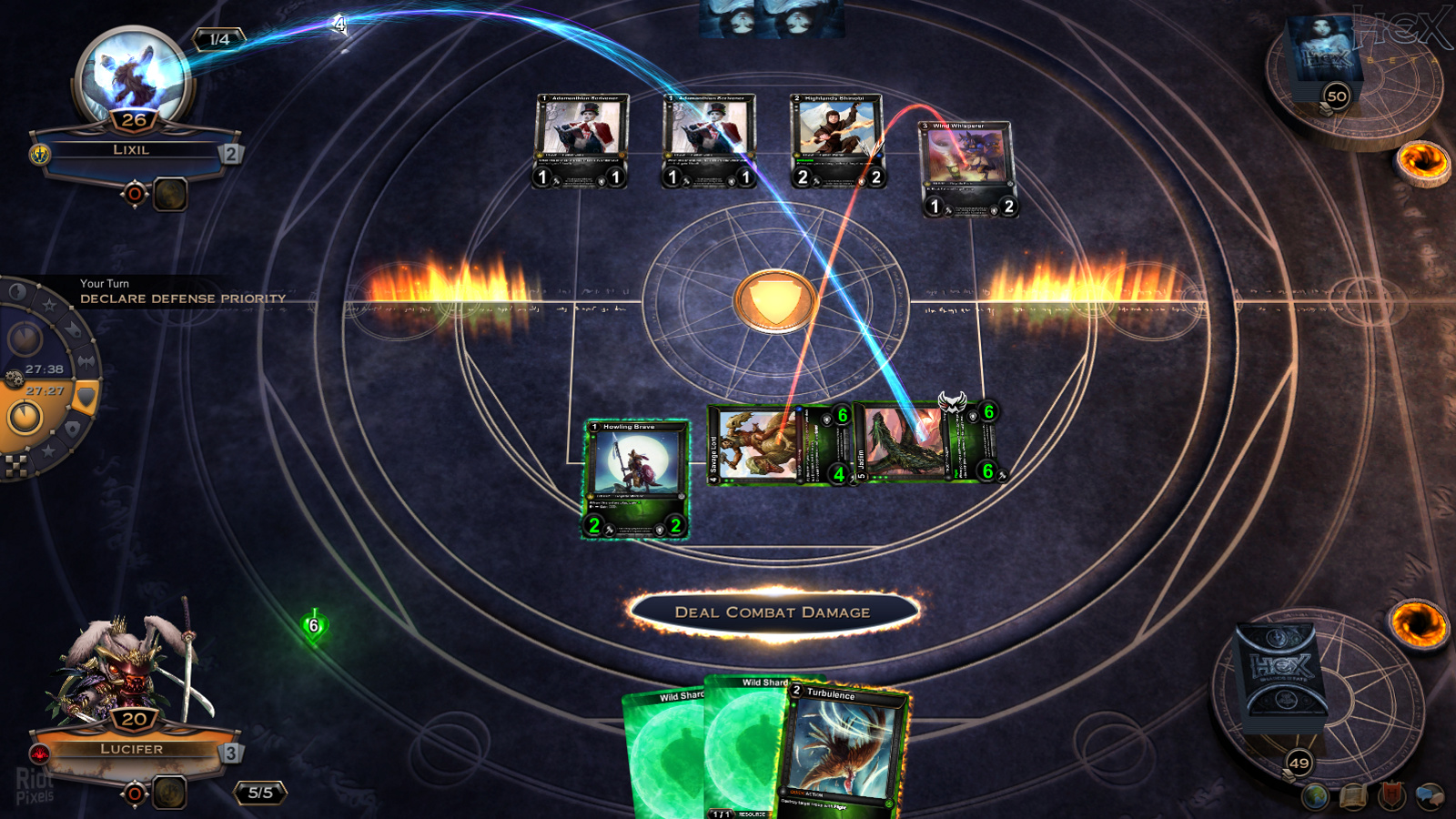Screen dimensions: 1456x819
Task: Open the globe world icon
Action: pos(1315,797)
